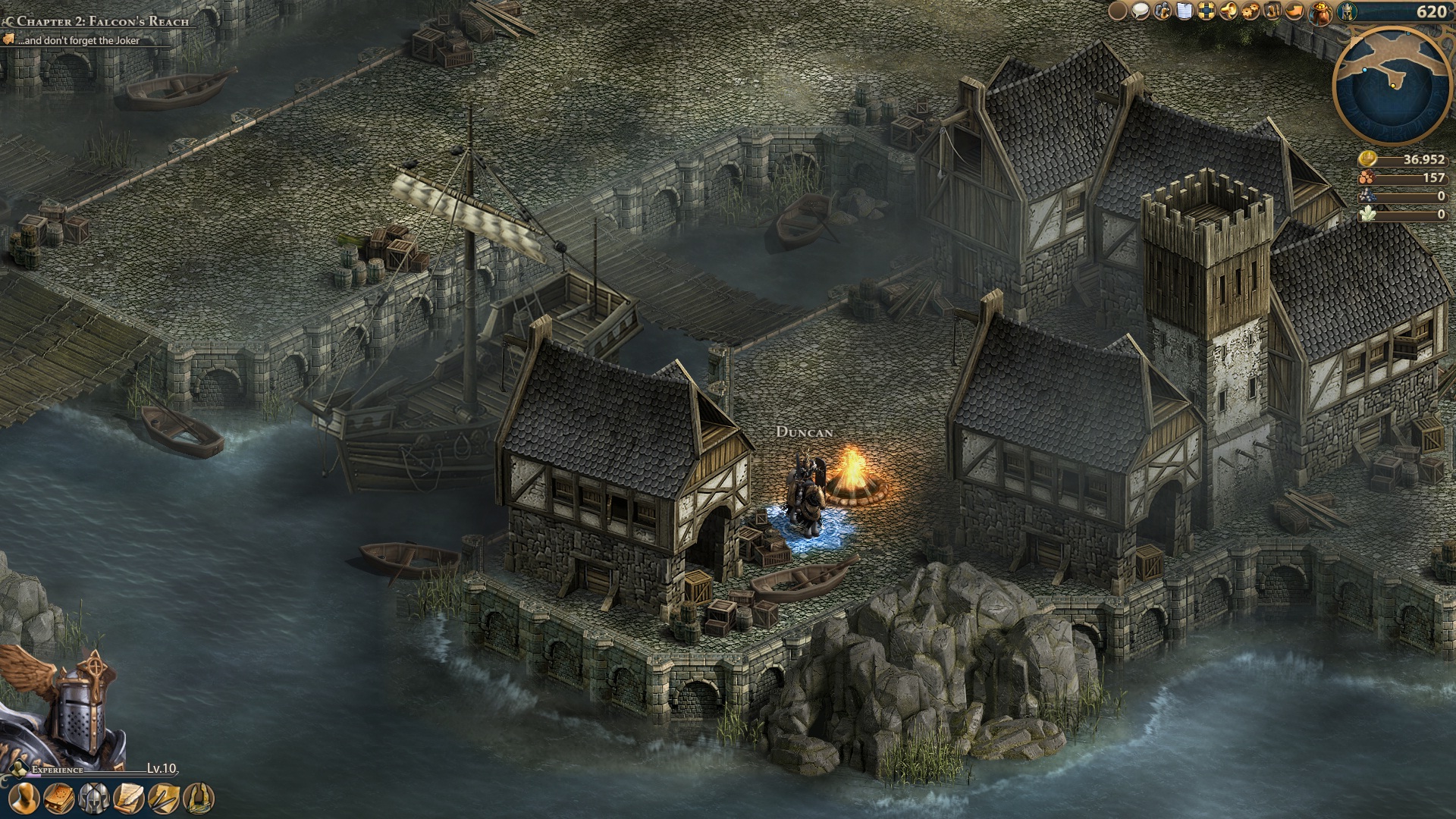
Task: Click the gold coin pouch icon
Action: point(1319,12)
